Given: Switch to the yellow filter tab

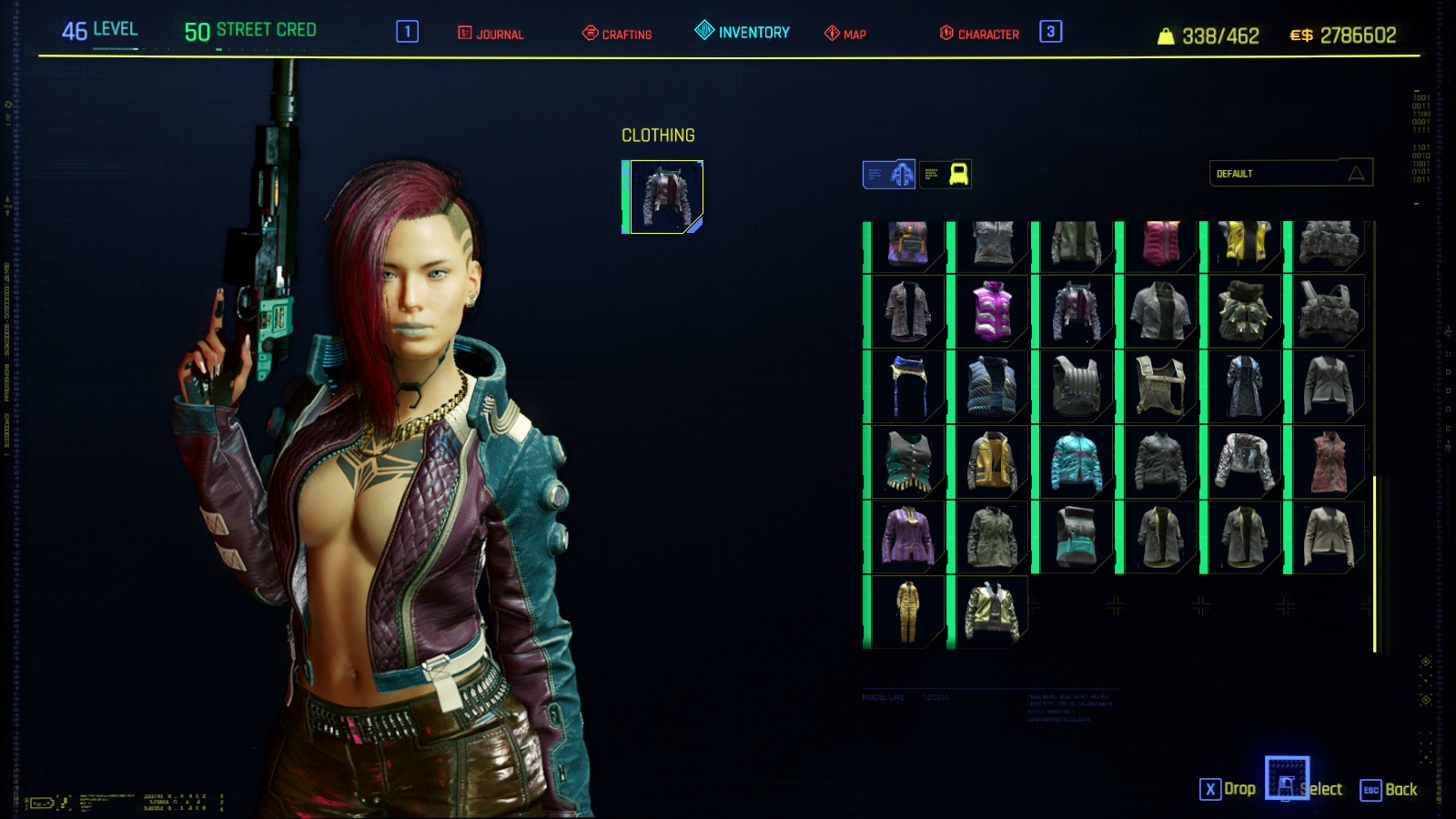Looking at the screenshot, I should [946, 174].
